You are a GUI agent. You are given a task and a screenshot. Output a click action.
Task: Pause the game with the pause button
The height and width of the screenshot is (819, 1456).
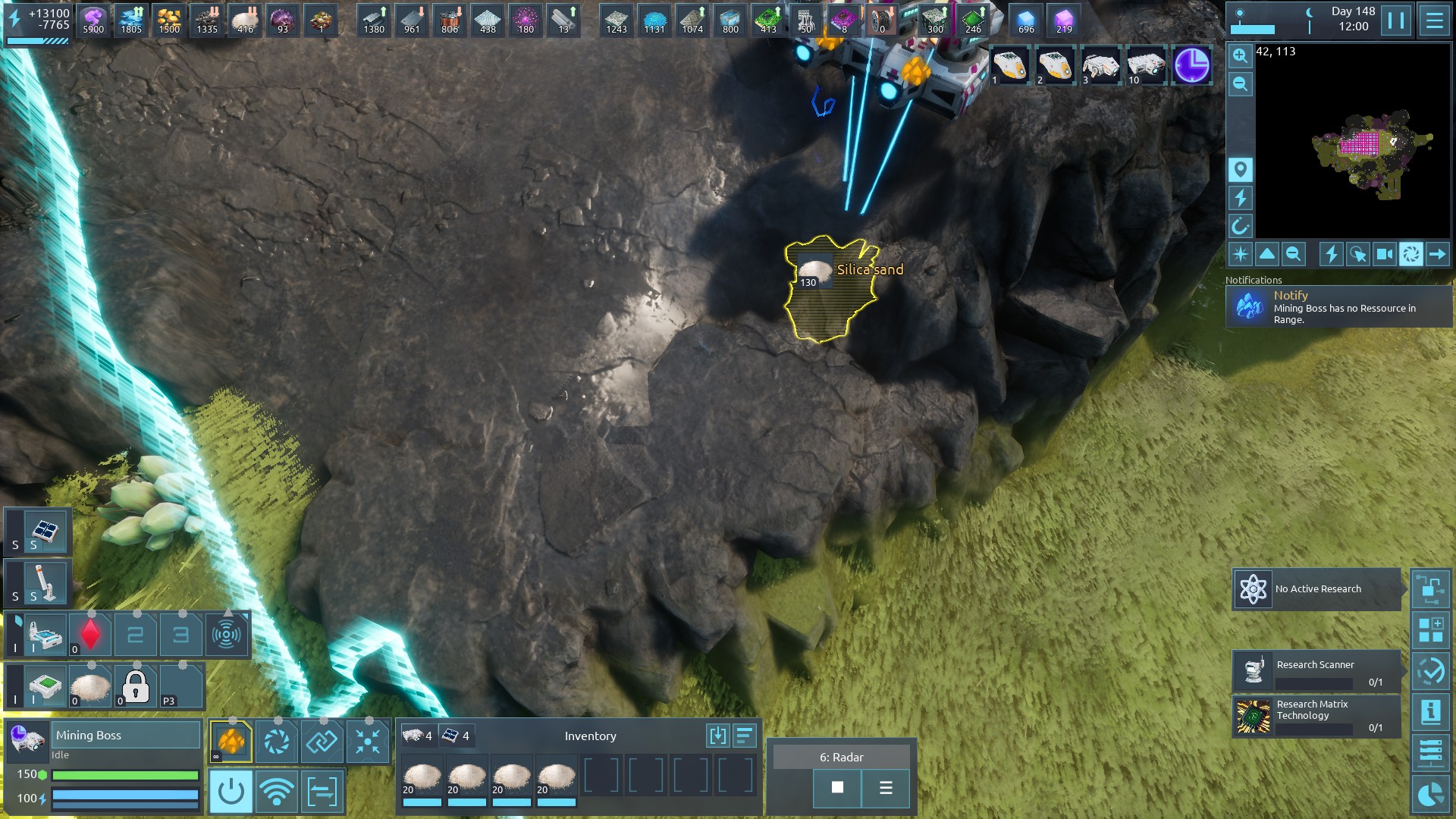coord(1395,20)
